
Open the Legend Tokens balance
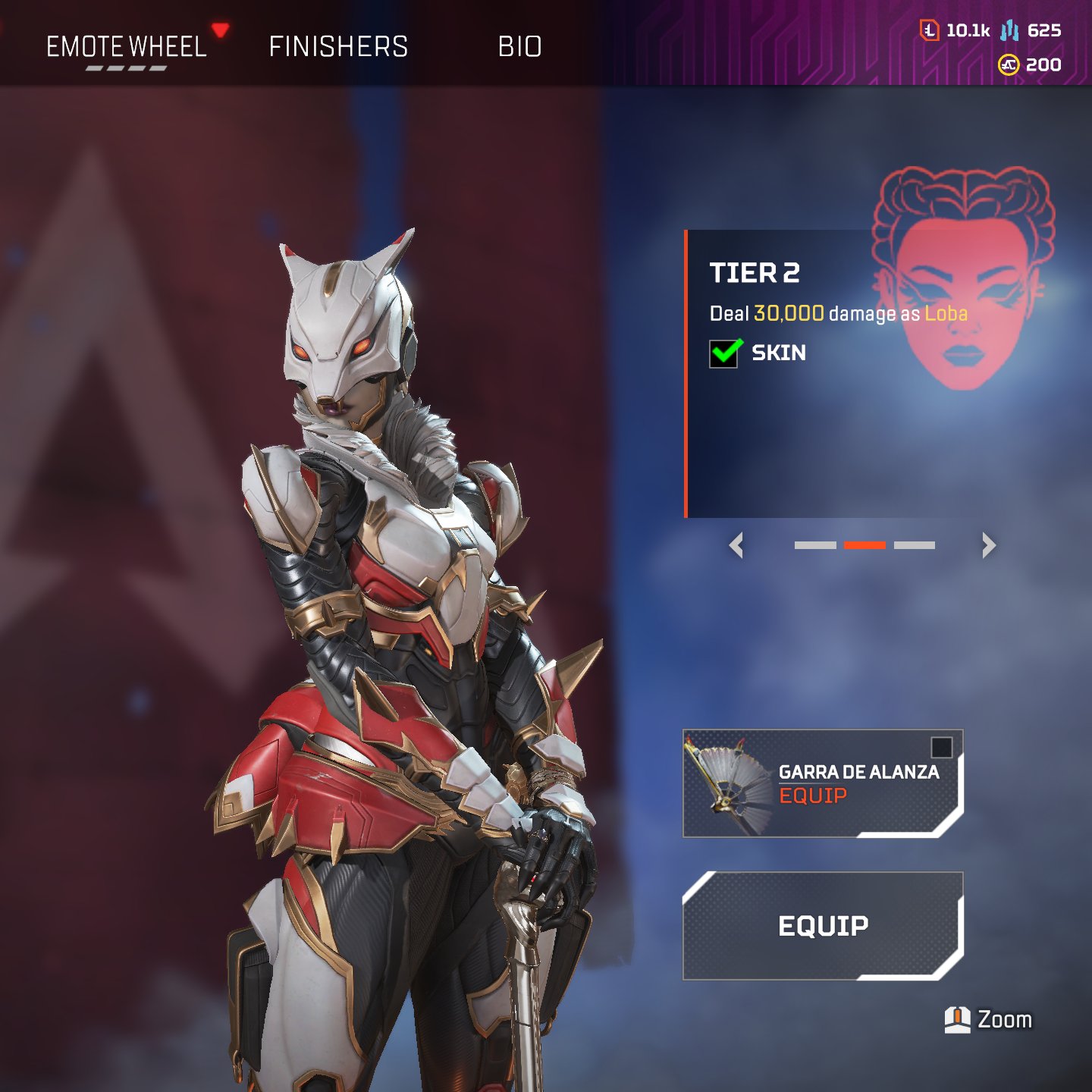click(x=955, y=30)
